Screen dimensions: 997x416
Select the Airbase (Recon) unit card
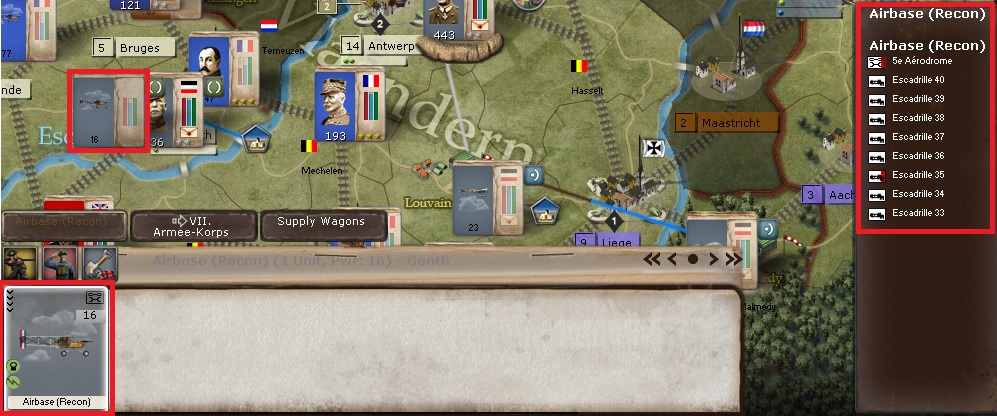(x=58, y=348)
